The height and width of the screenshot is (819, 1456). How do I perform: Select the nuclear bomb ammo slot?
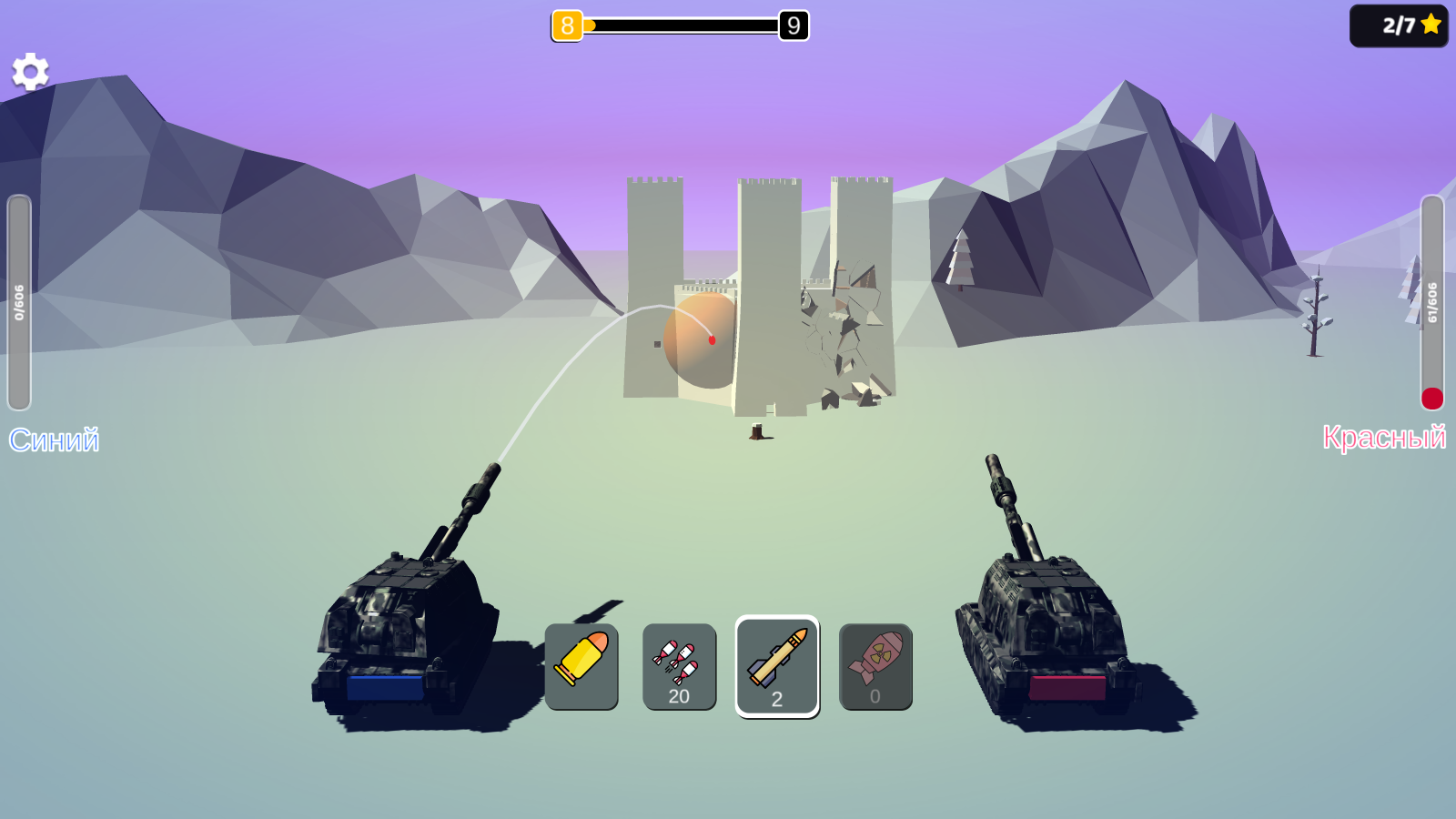tap(875, 665)
